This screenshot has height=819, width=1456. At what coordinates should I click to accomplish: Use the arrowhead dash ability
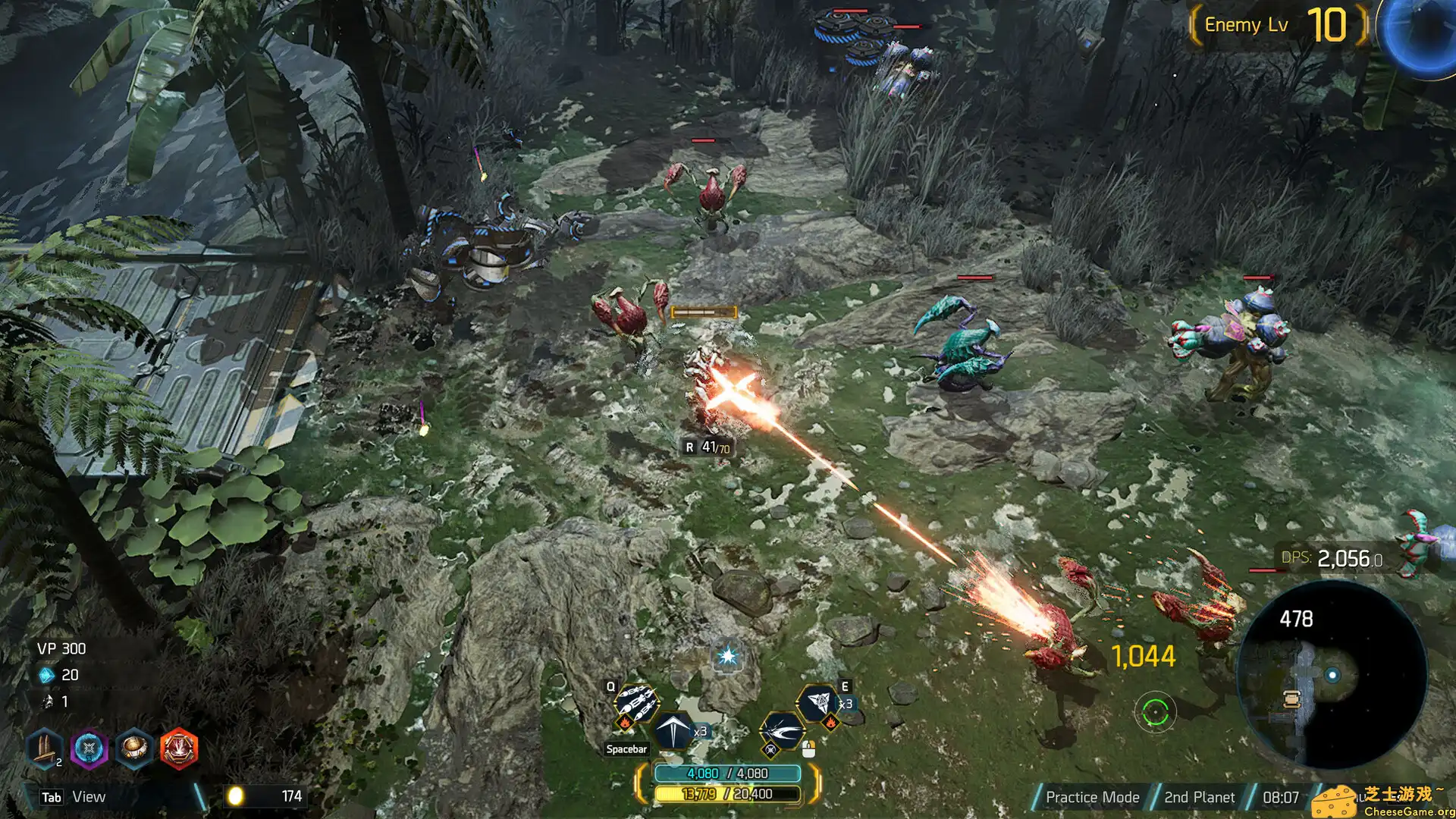pos(673,730)
